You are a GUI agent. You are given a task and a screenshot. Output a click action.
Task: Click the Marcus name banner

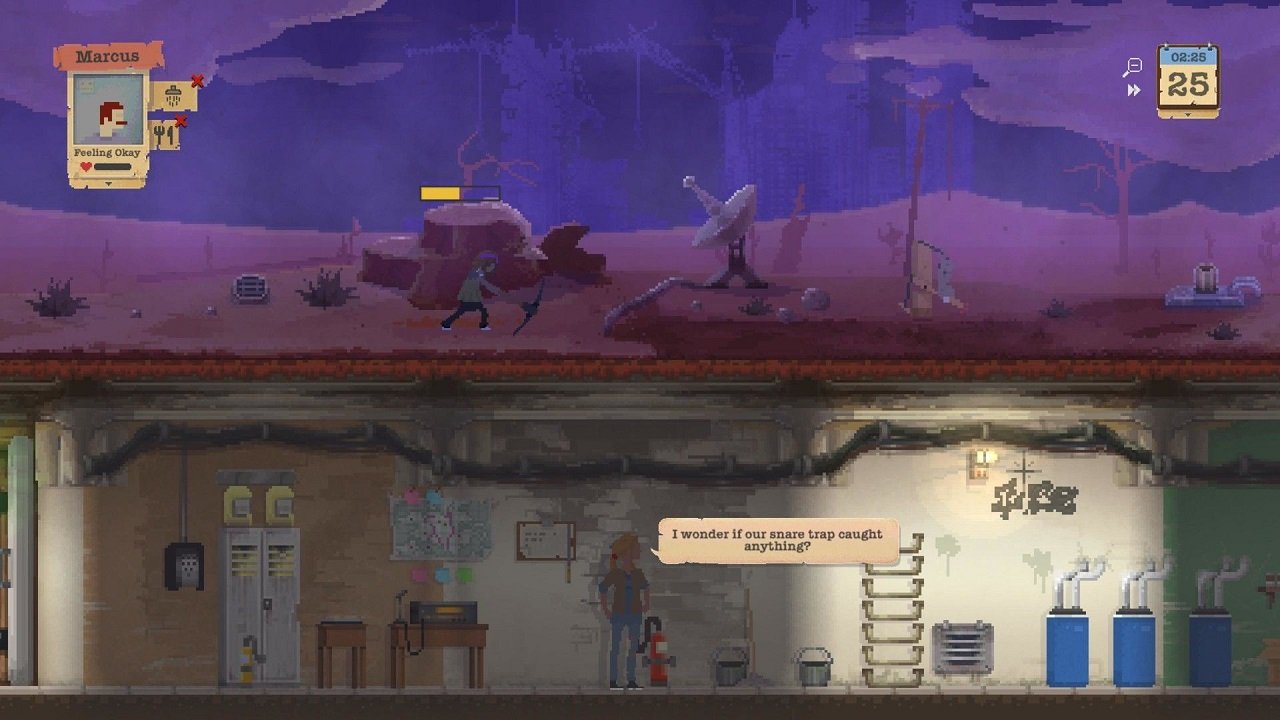[107, 55]
